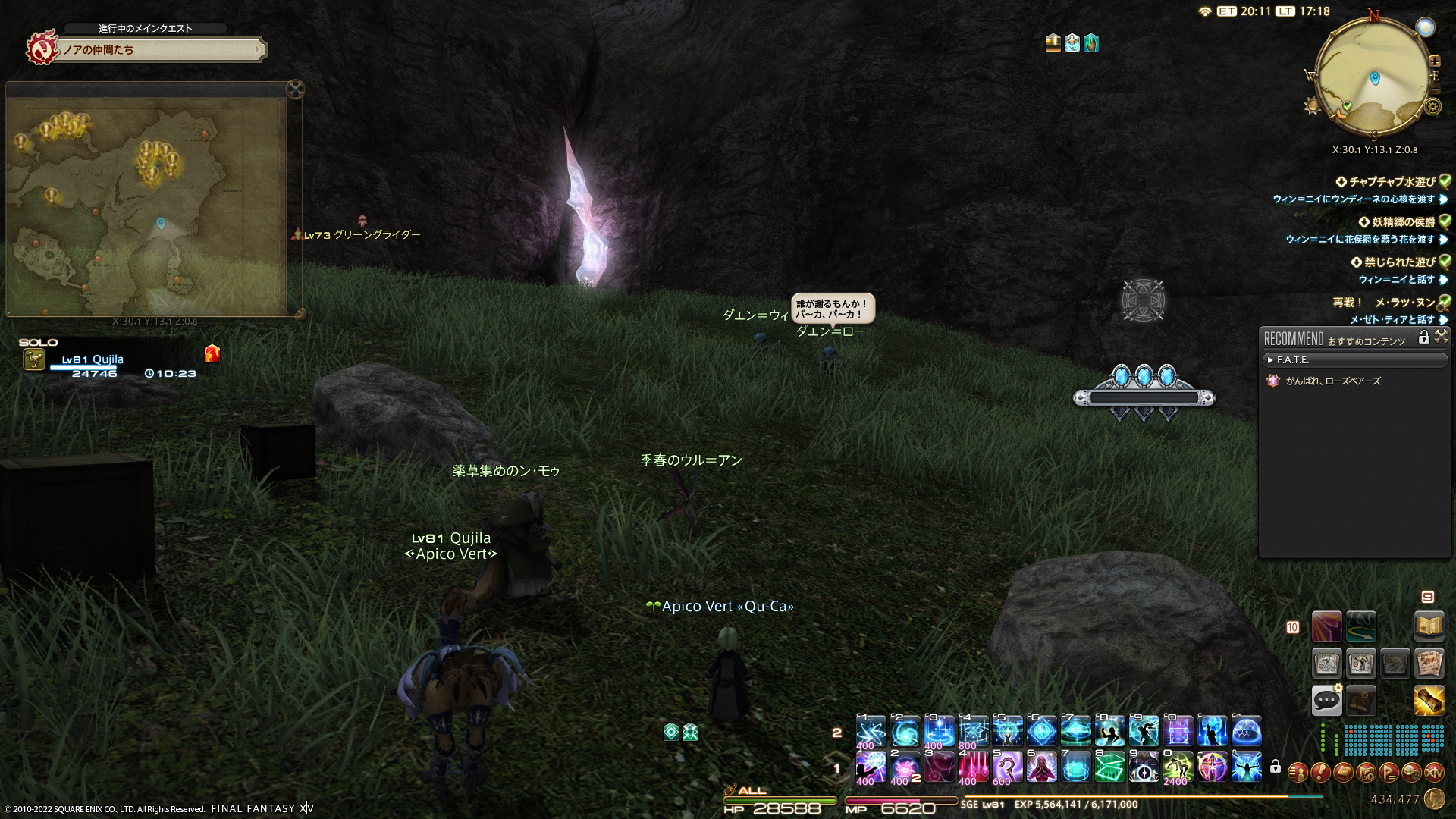Toggle the hotbar lock icon

1276,767
